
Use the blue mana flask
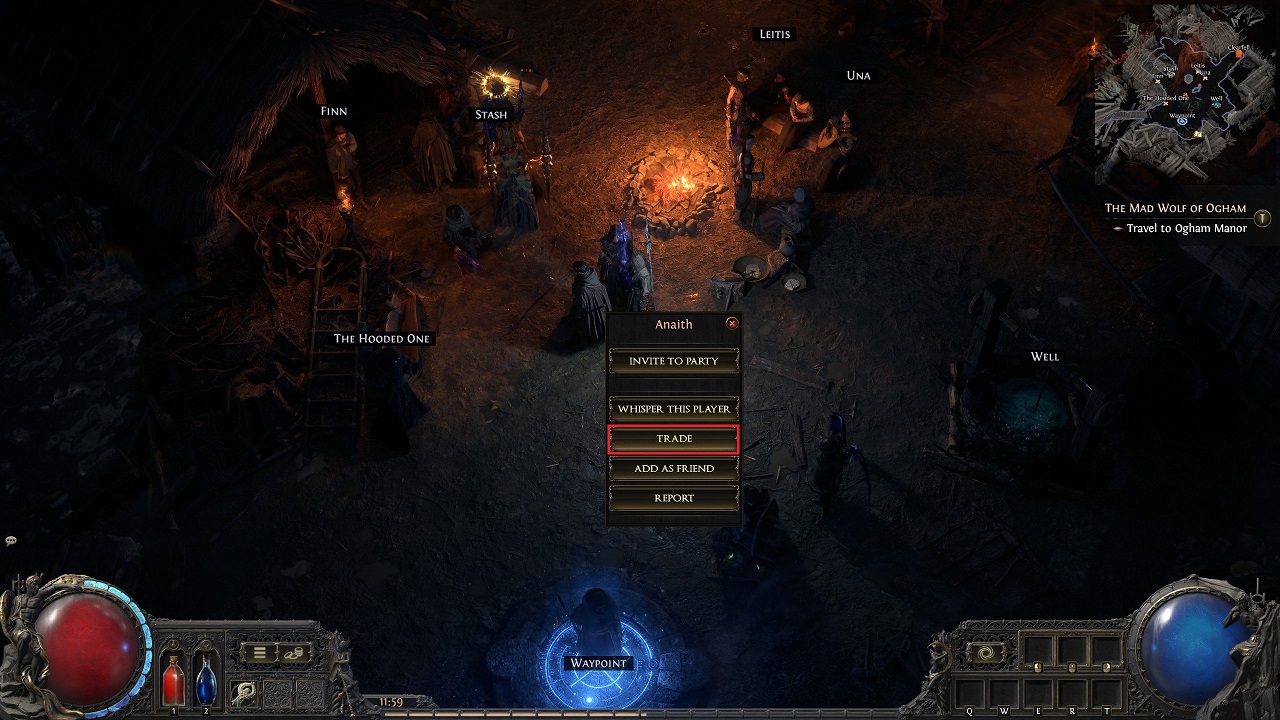click(206, 685)
